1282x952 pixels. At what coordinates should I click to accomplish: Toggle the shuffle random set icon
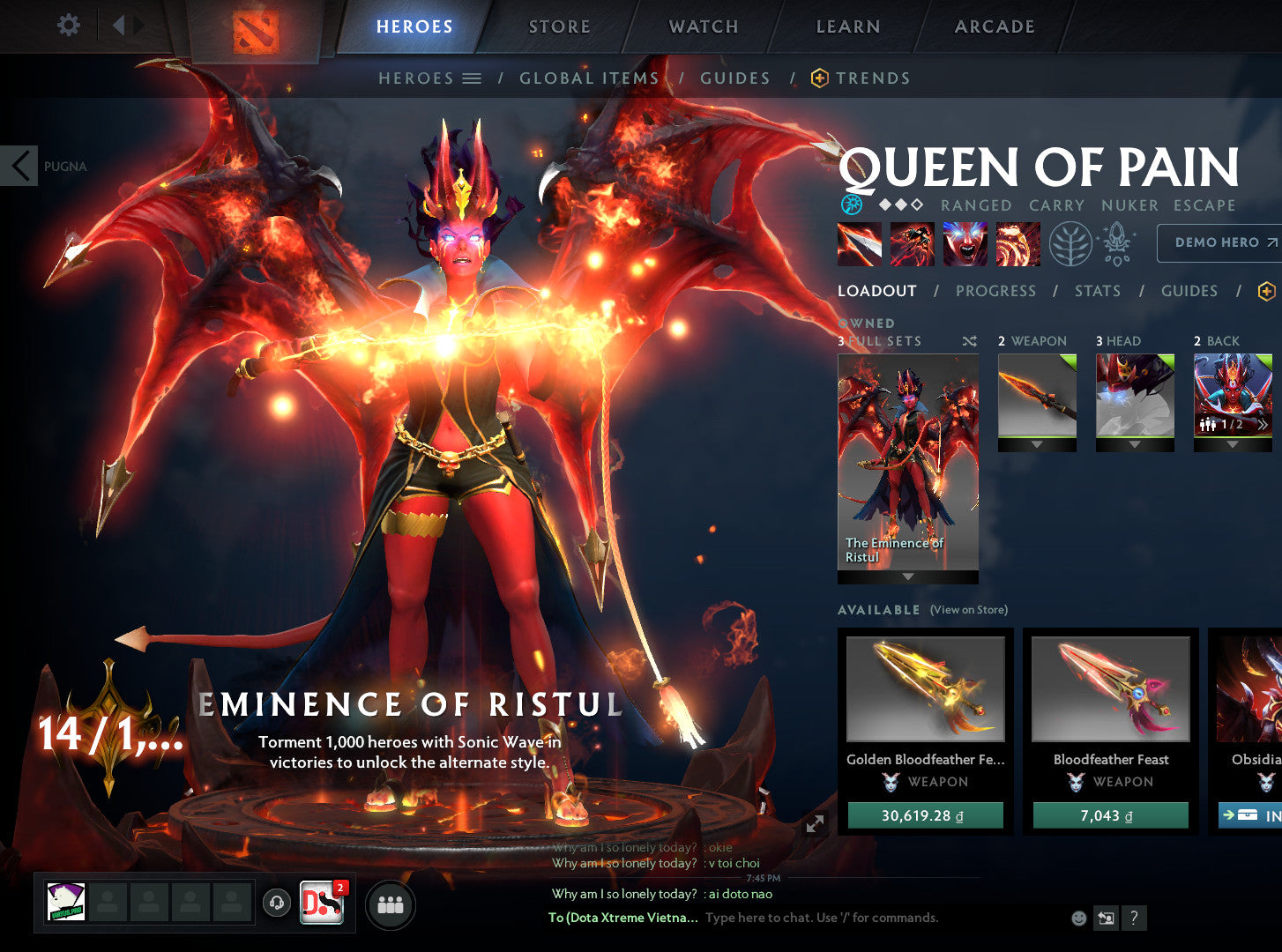click(969, 340)
